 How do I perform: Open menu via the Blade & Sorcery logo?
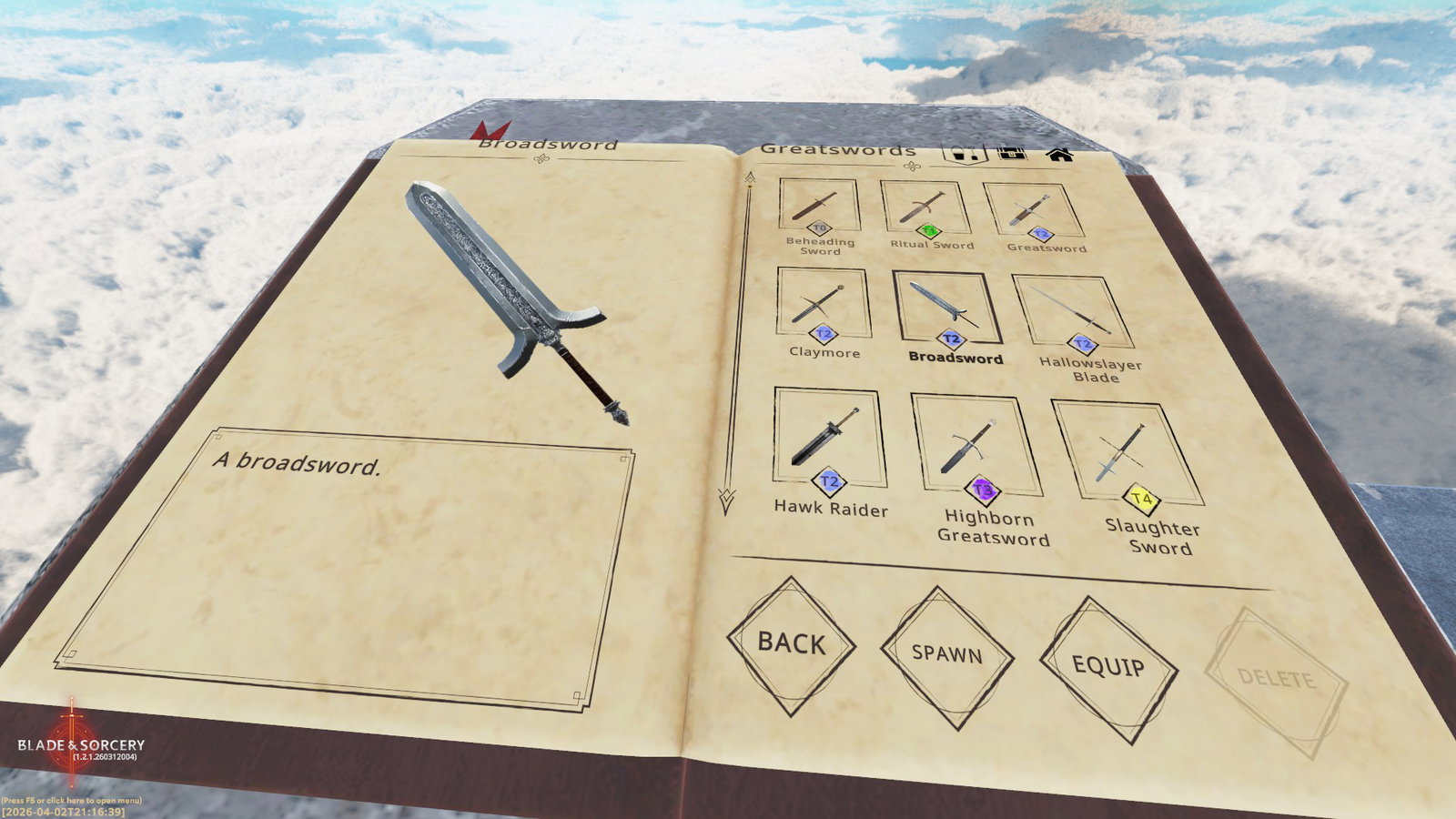pyautogui.click(x=80, y=744)
